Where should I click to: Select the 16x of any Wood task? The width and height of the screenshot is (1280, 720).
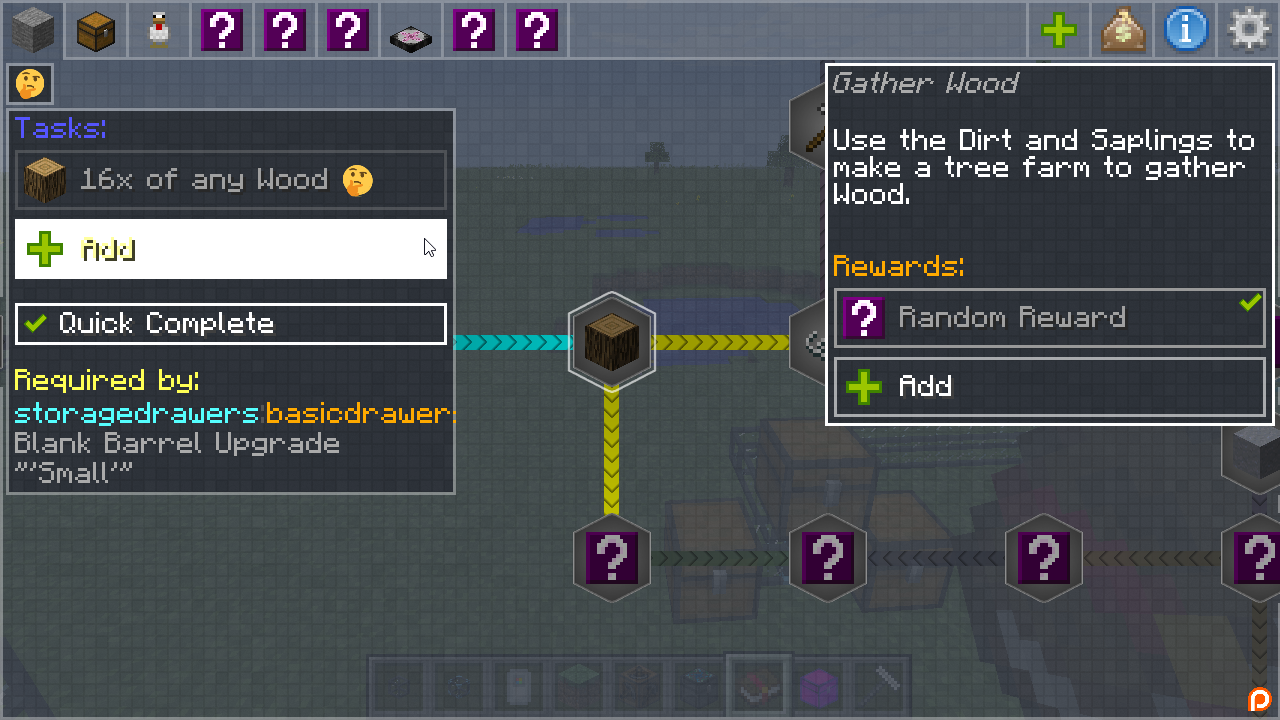point(230,181)
